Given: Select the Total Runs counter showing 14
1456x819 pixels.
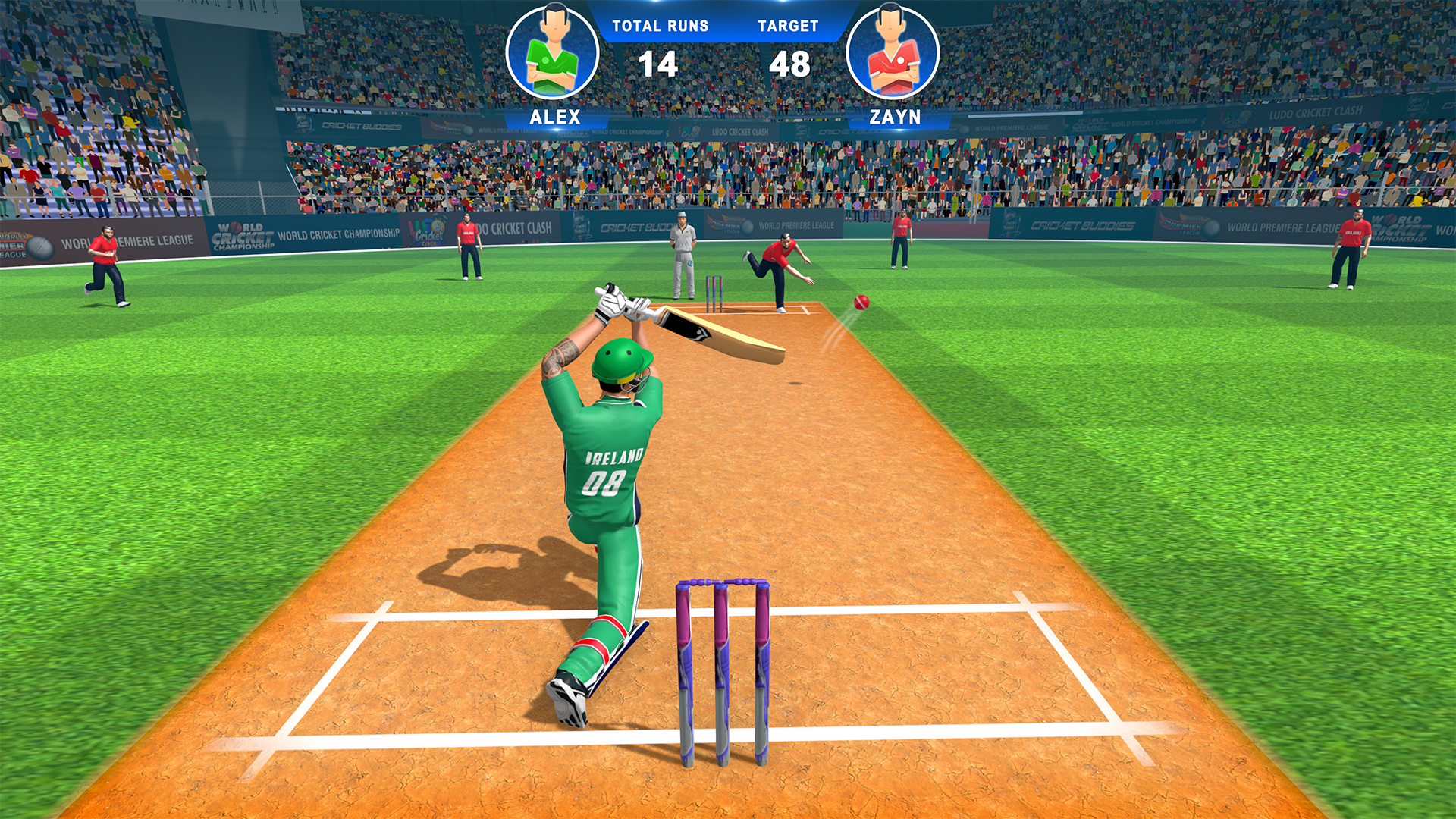Looking at the screenshot, I should coord(660,64).
